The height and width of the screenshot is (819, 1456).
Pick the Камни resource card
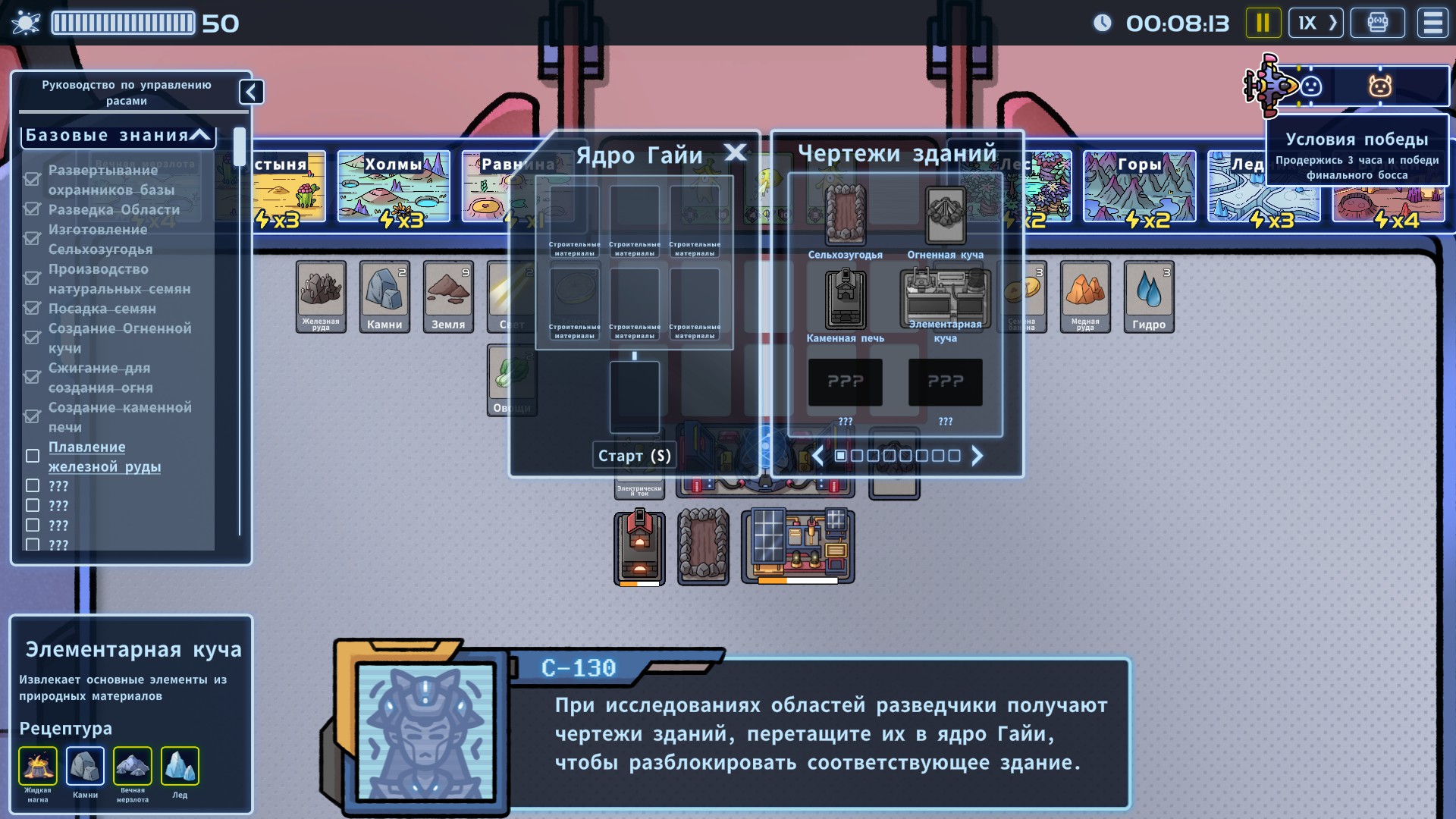click(x=384, y=297)
